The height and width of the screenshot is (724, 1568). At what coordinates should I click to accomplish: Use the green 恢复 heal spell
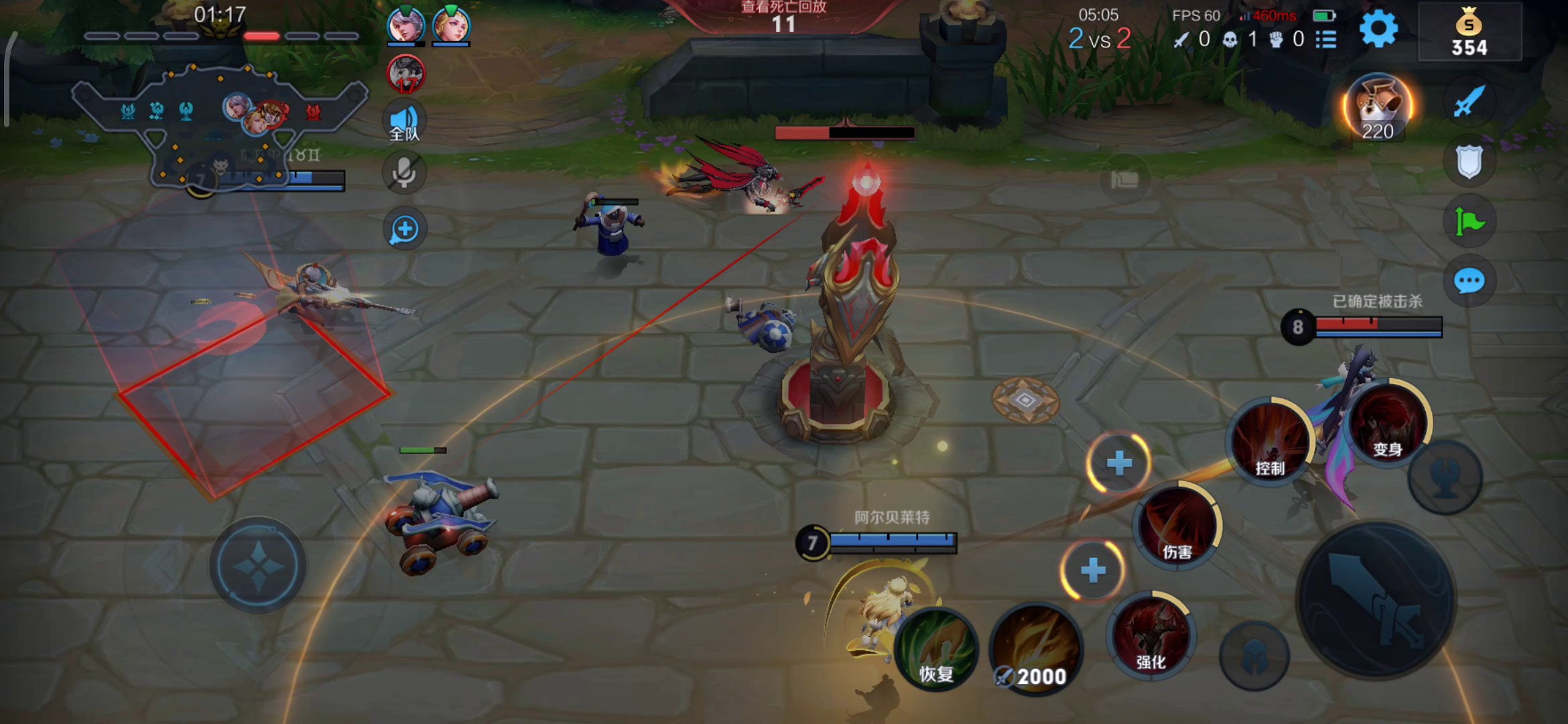click(x=936, y=649)
